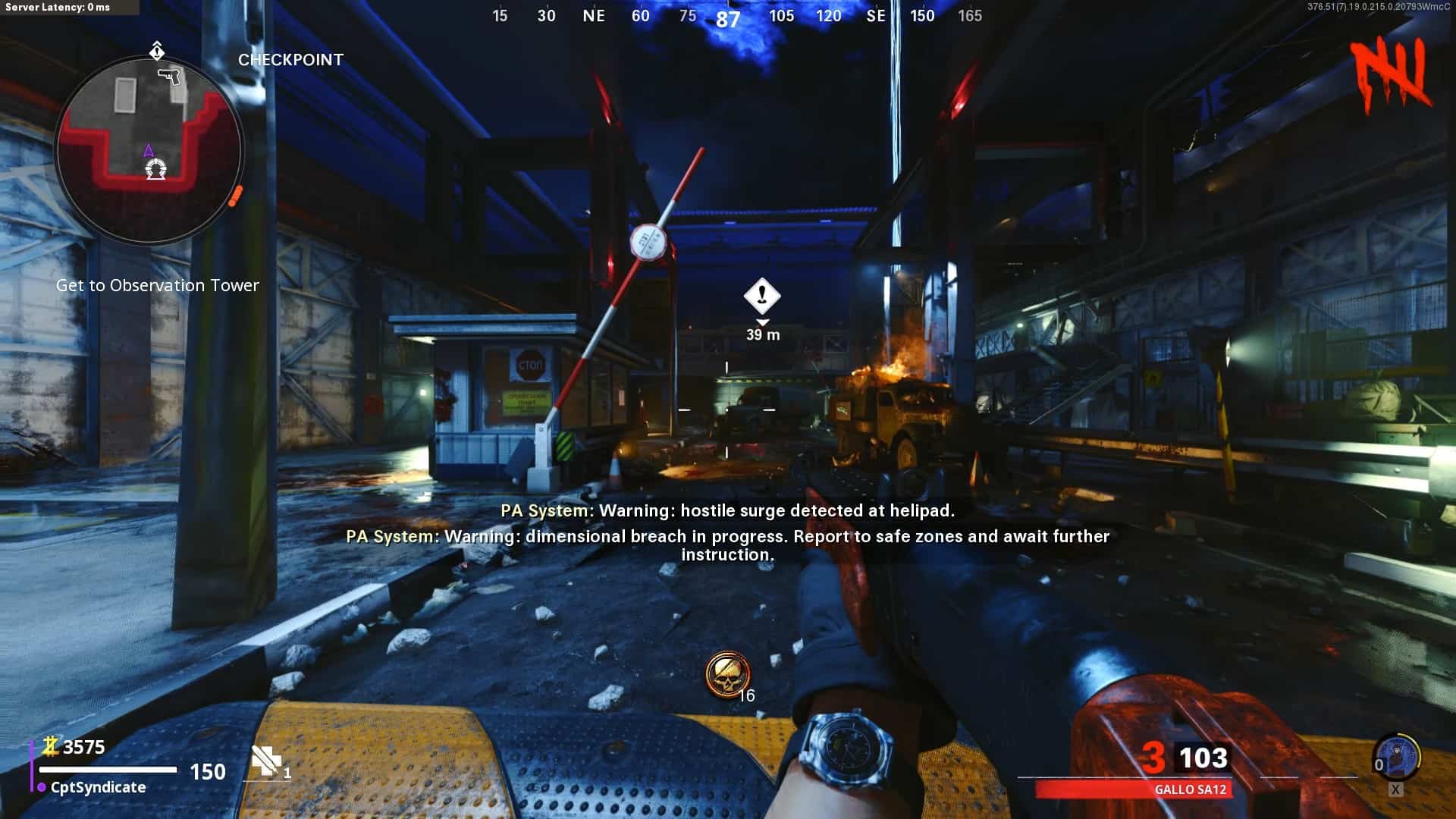Select the skull medal kill-streak icon

tap(727, 674)
